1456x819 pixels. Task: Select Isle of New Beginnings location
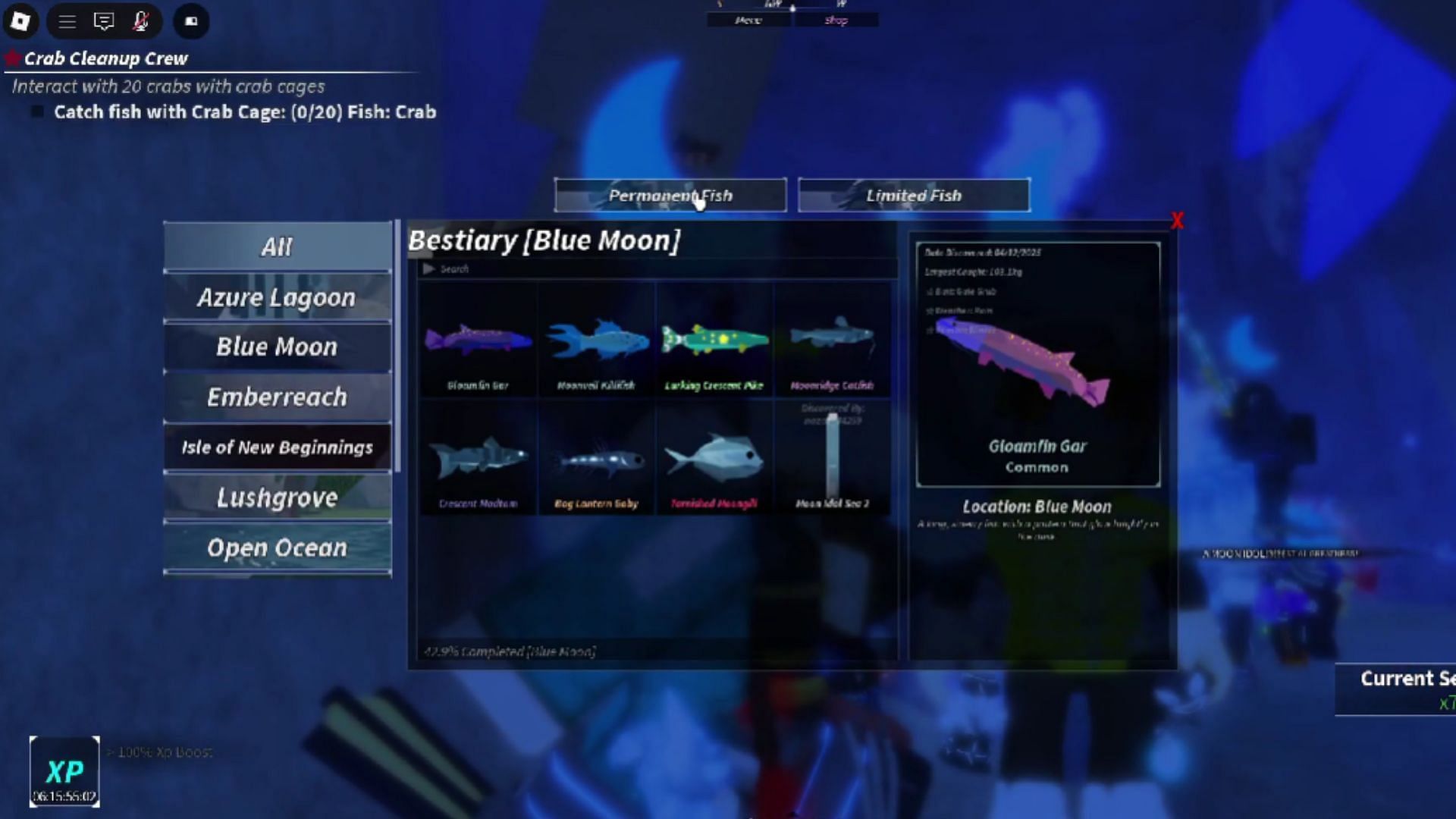pyautogui.click(x=277, y=447)
